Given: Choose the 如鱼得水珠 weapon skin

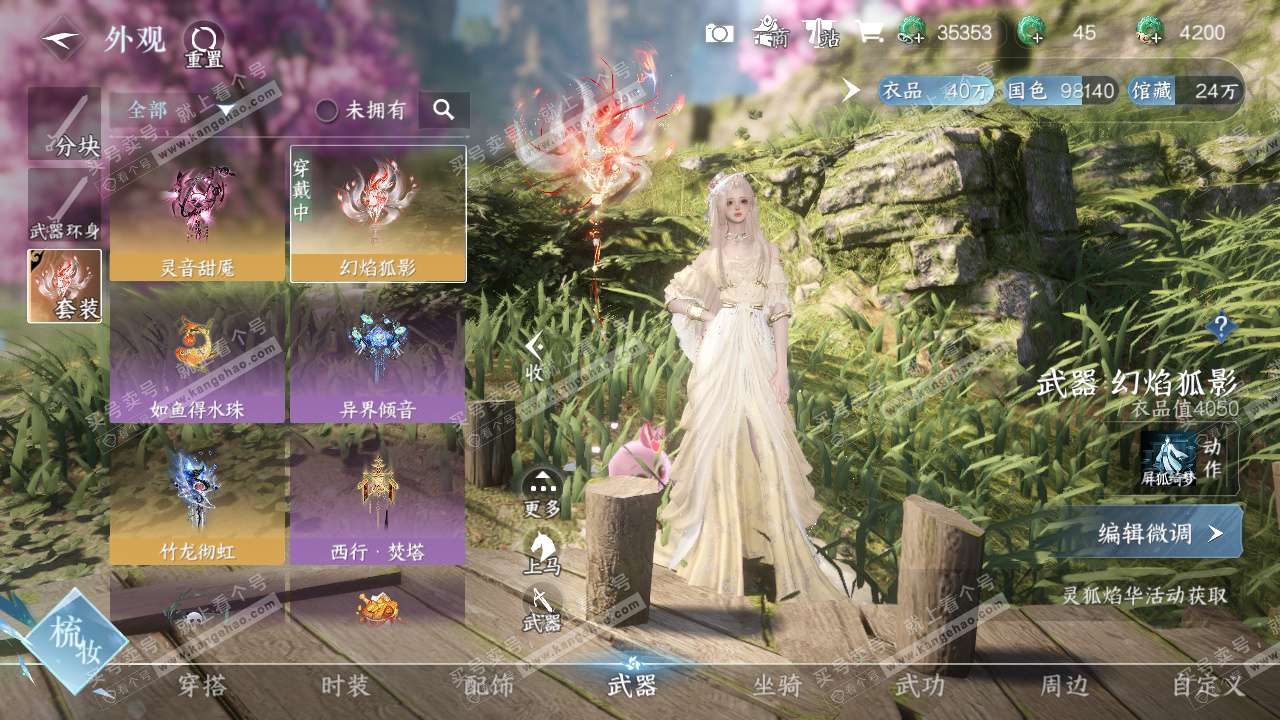Looking at the screenshot, I should tap(197, 356).
